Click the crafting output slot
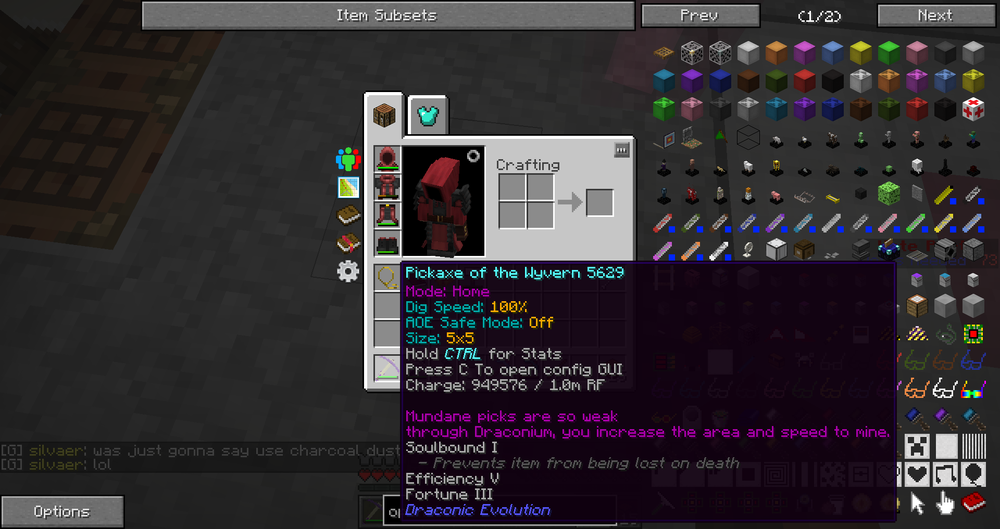This screenshot has height=529, width=1000. 599,202
